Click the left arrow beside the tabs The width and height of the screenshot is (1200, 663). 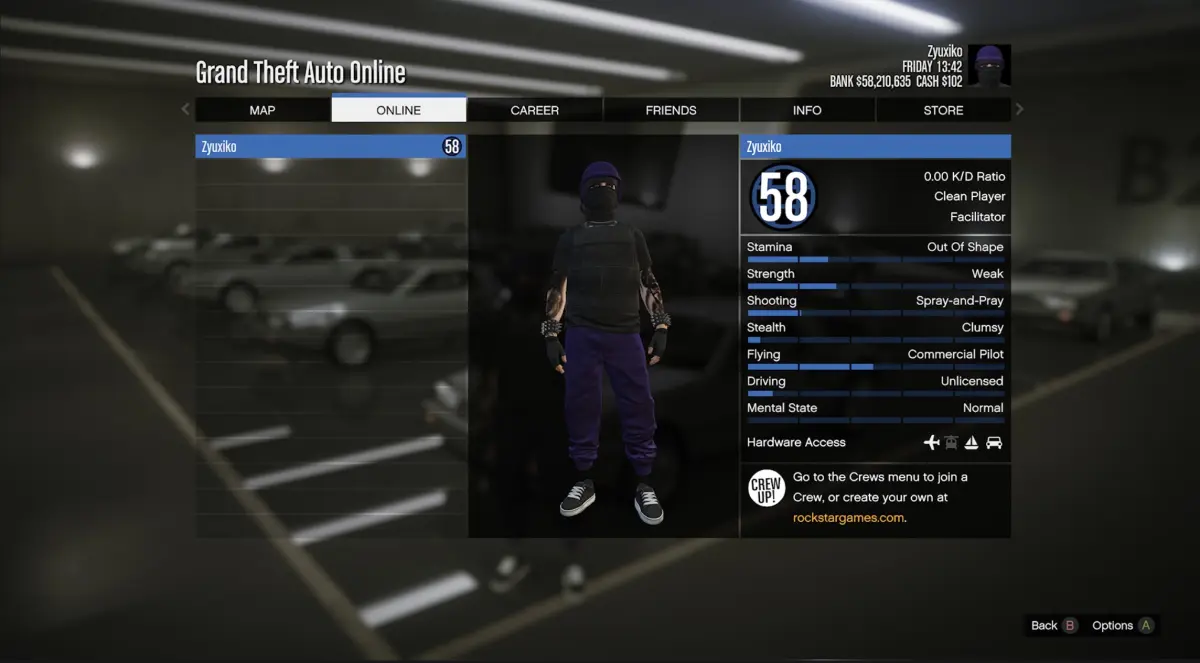[x=185, y=109]
